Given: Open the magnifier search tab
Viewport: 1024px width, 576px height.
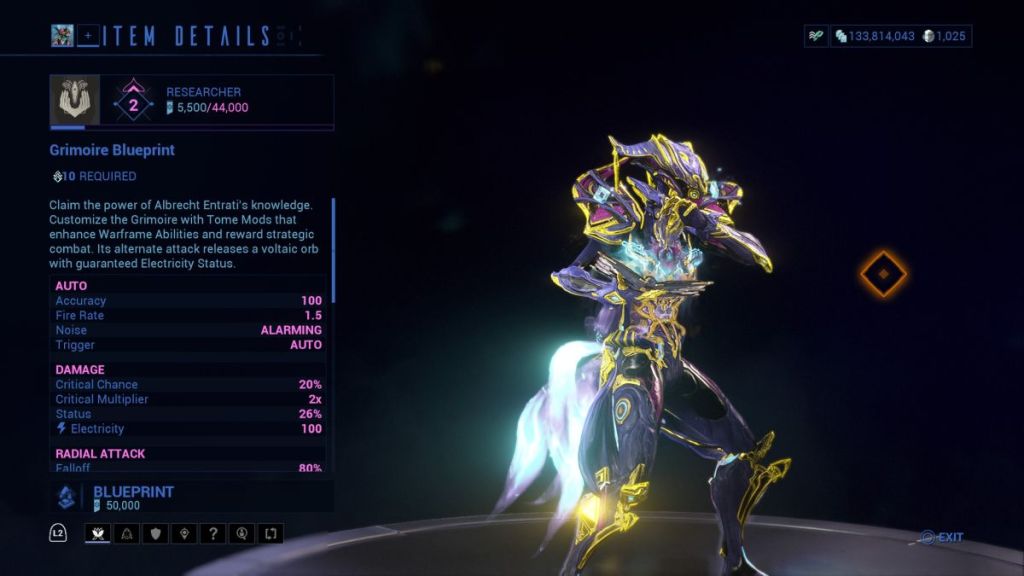Looking at the screenshot, I should point(240,533).
